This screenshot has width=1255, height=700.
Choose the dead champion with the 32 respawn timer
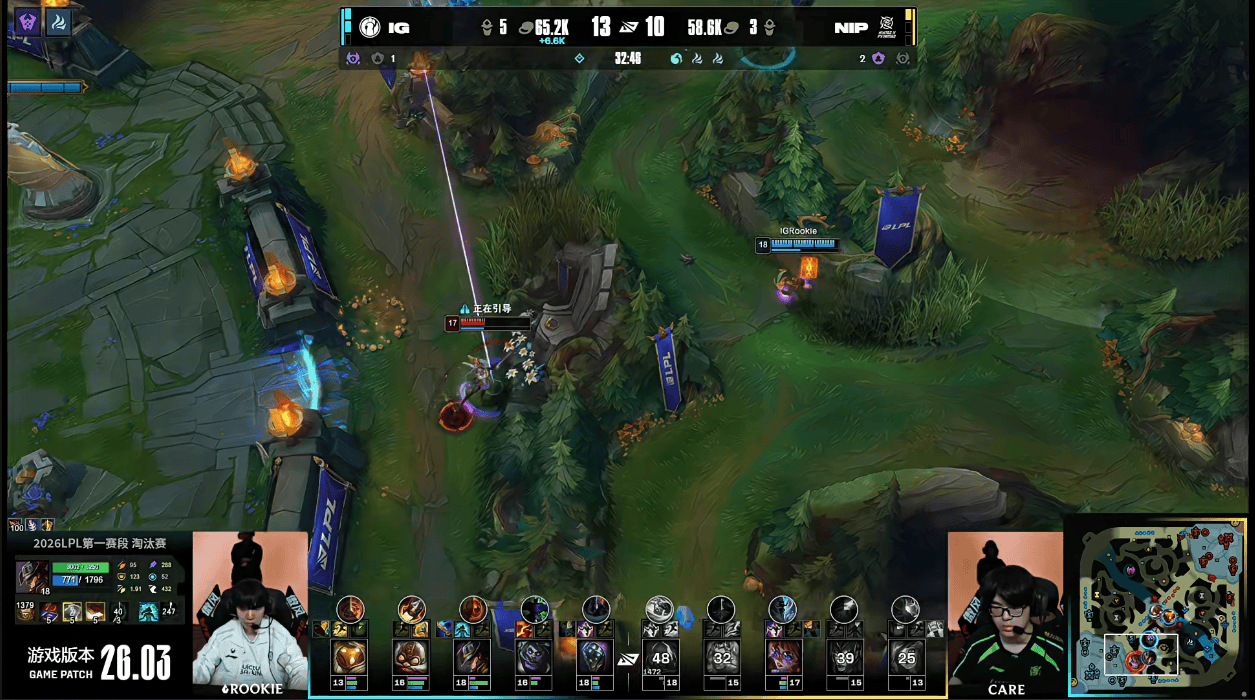(x=721, y=657)
